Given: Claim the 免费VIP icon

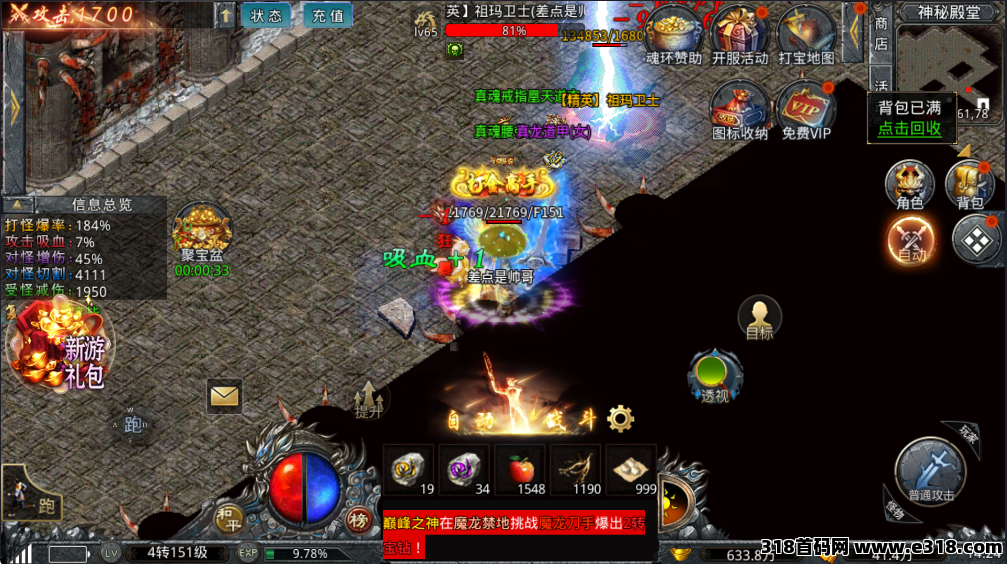Looking at the screenshot, I should 806,106.
